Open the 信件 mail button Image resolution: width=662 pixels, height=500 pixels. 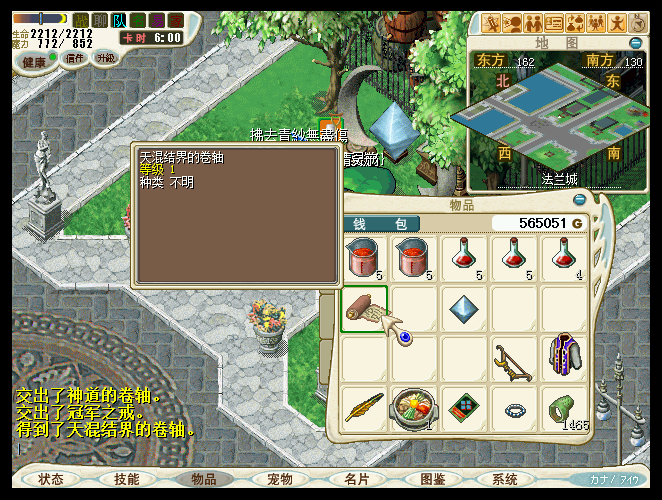click(75, 58)
